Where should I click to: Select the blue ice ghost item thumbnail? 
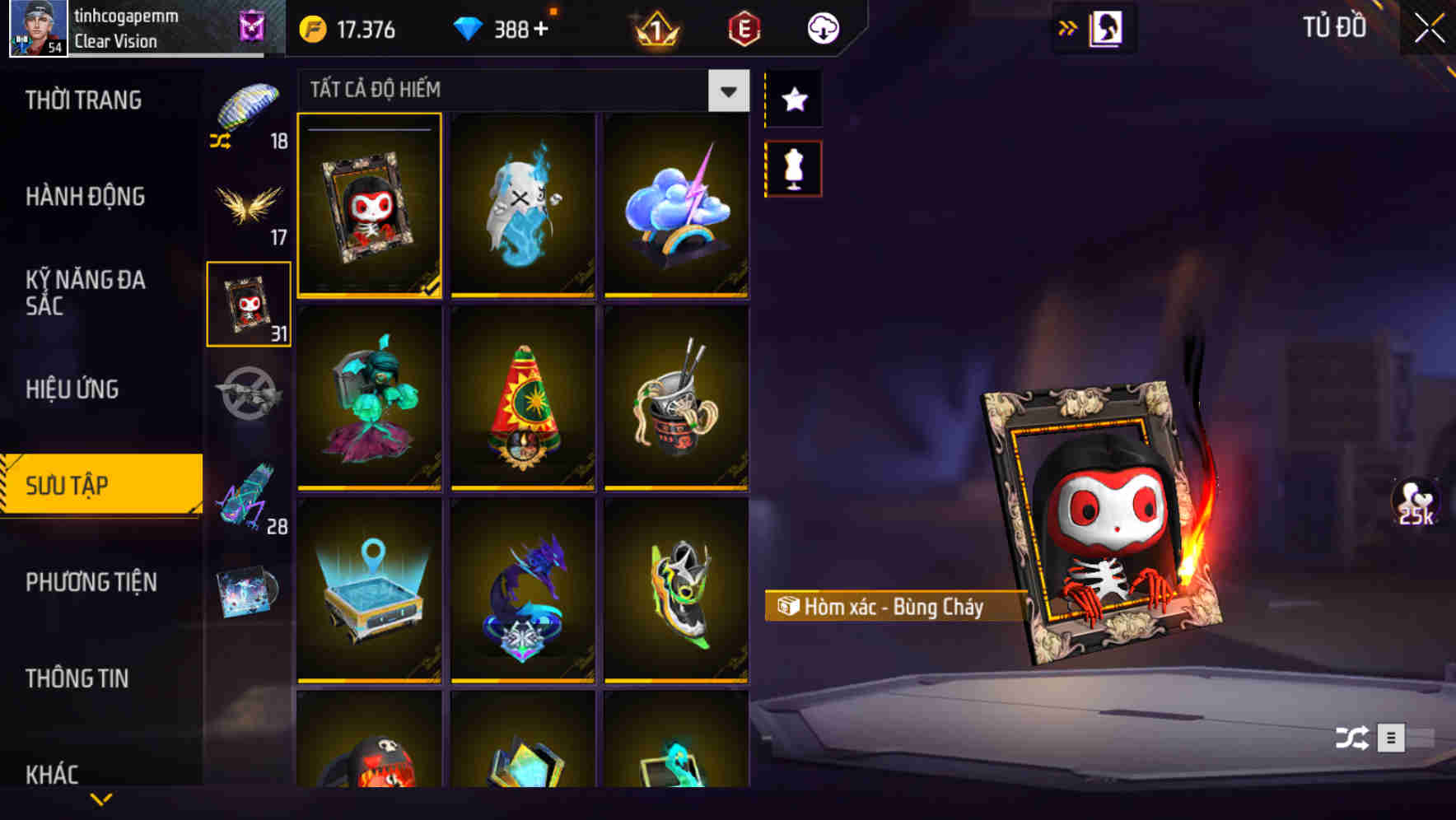click(522, 205)
